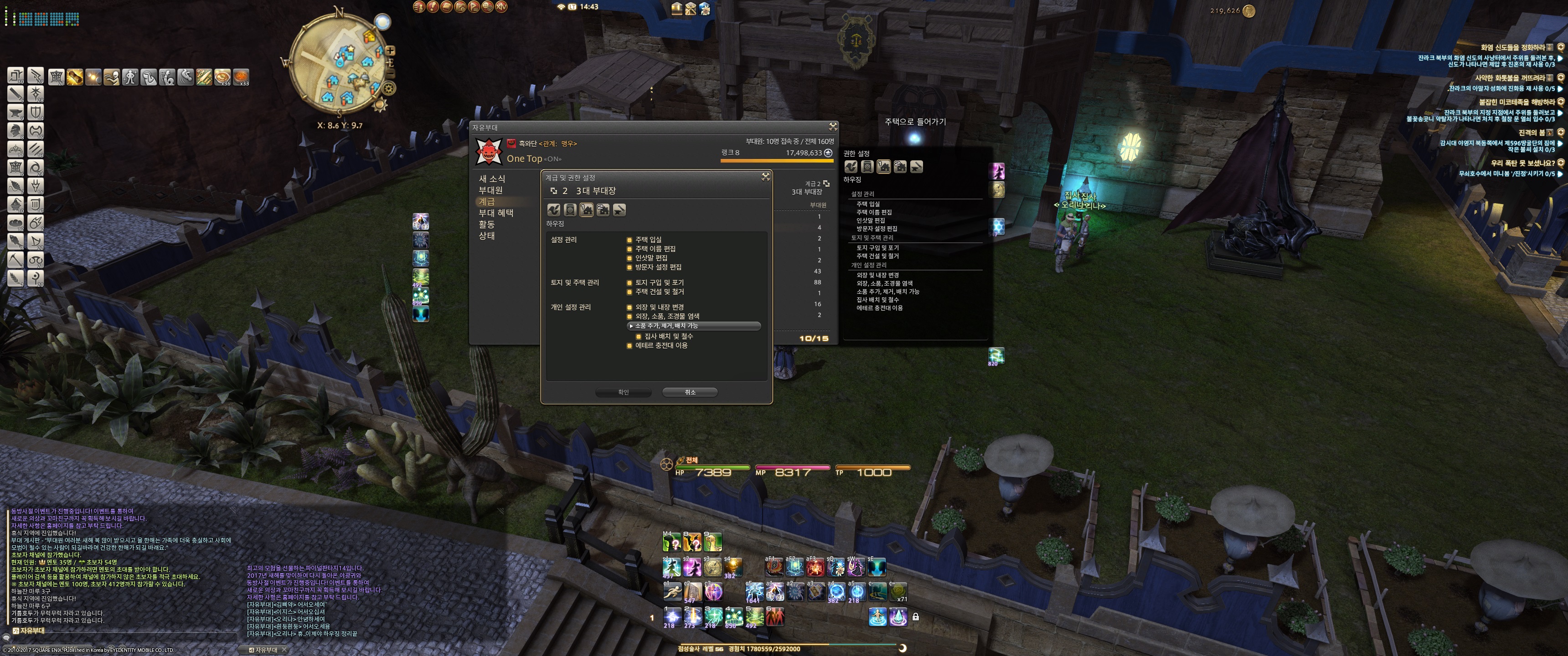Toggle the 집사 배치 및 철수 checkbox

[x=639, y=337]
